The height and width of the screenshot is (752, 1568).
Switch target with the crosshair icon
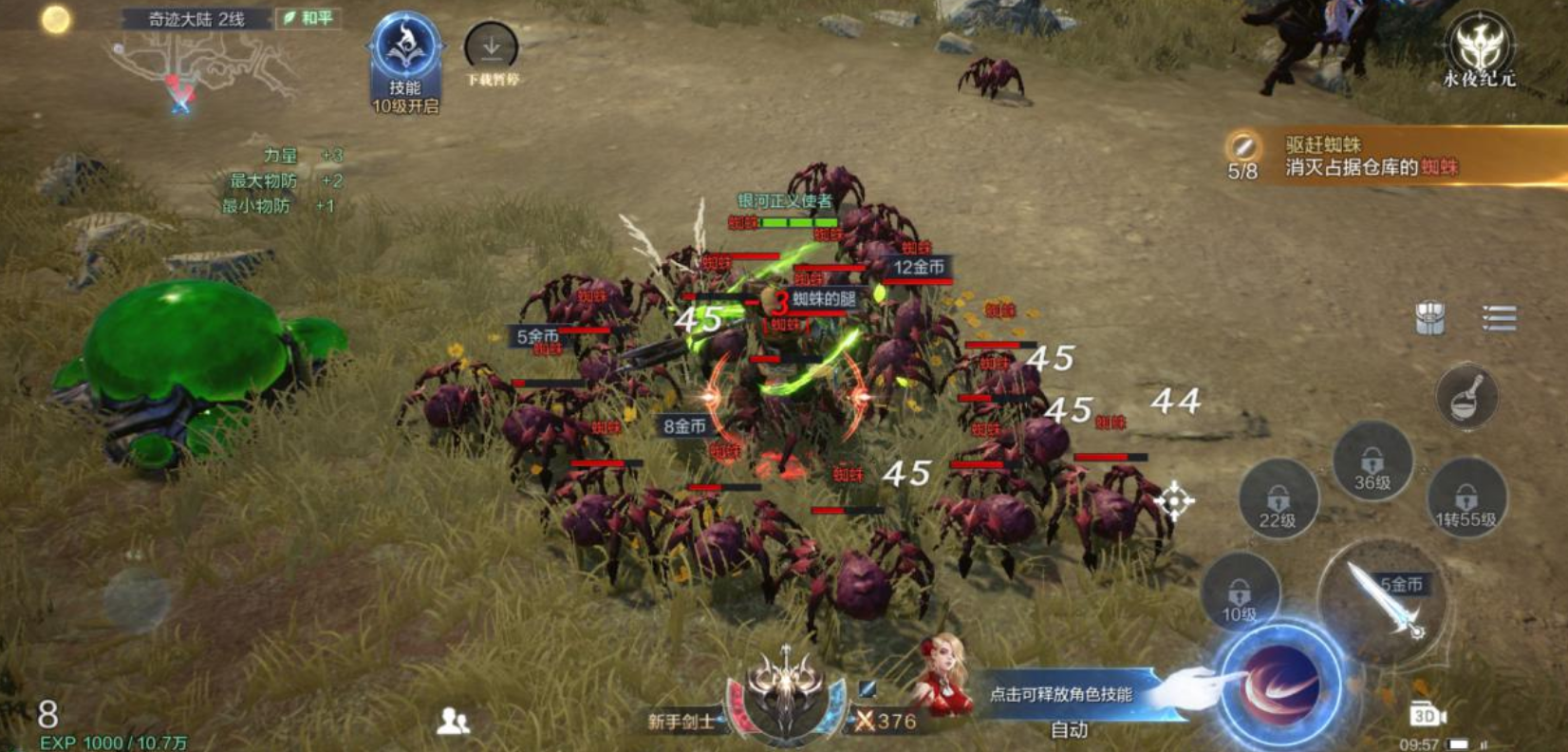coord(1174,500)
